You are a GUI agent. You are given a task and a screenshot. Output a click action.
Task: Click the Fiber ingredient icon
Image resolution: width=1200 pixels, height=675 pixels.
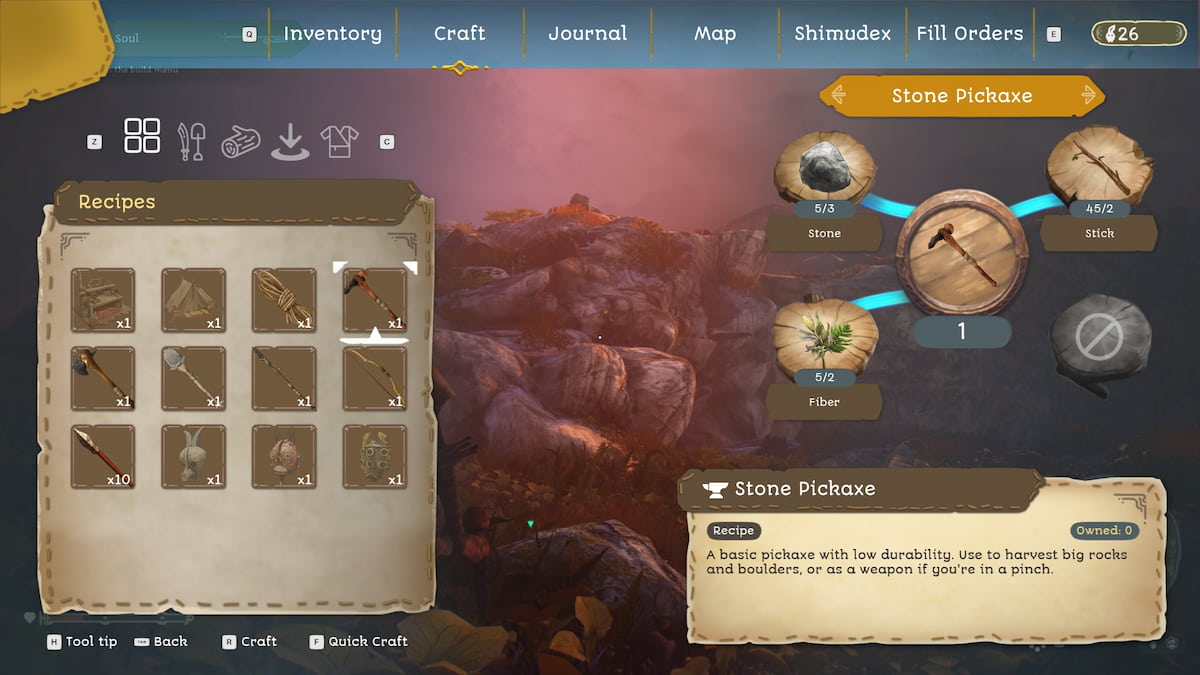tap(825, 336)
